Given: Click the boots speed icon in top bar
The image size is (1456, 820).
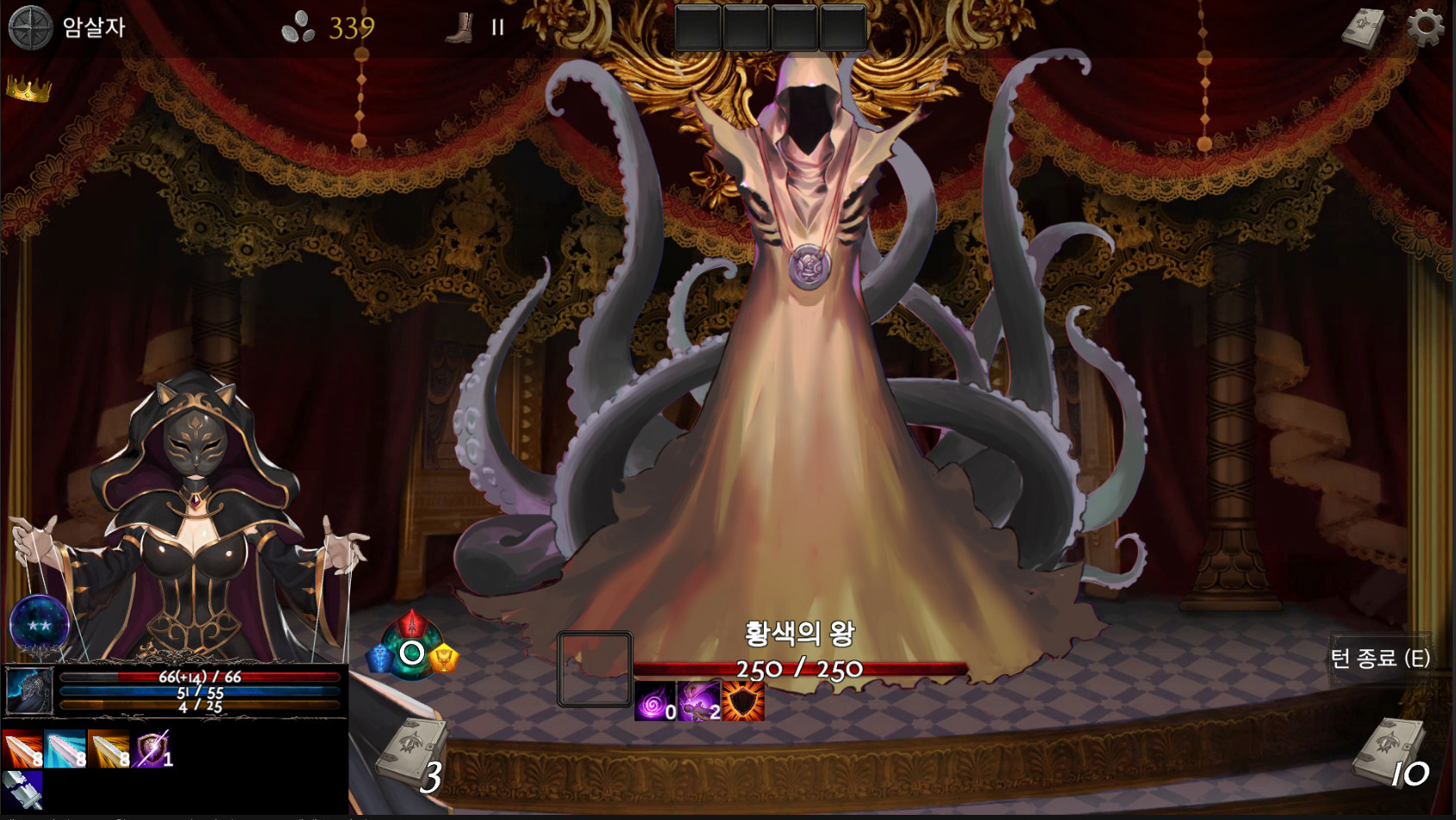Looking at the screenshot, I should click(x=460, y=28).
